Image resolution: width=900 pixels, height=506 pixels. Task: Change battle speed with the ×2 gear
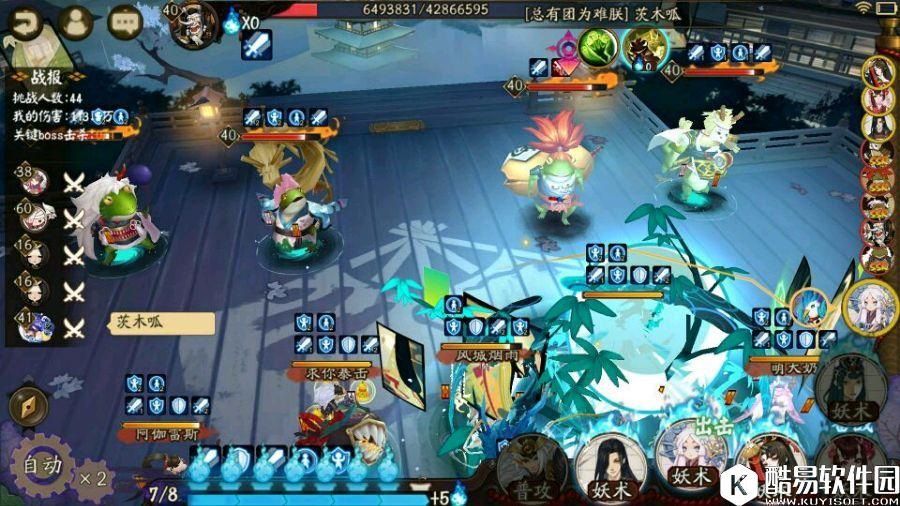coord(92,477)
